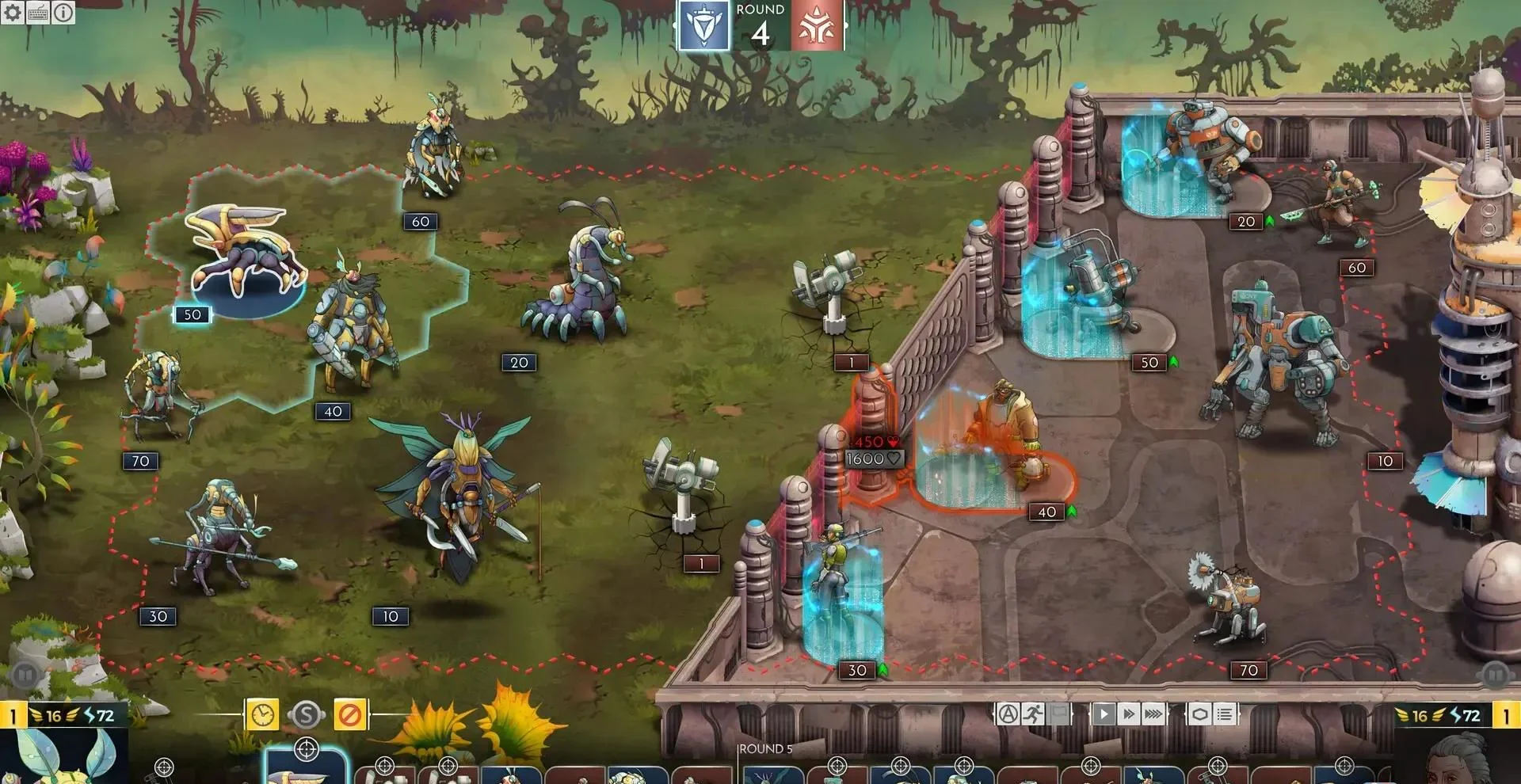Set normal speed with single play arrow

[x=1104, y=714]
